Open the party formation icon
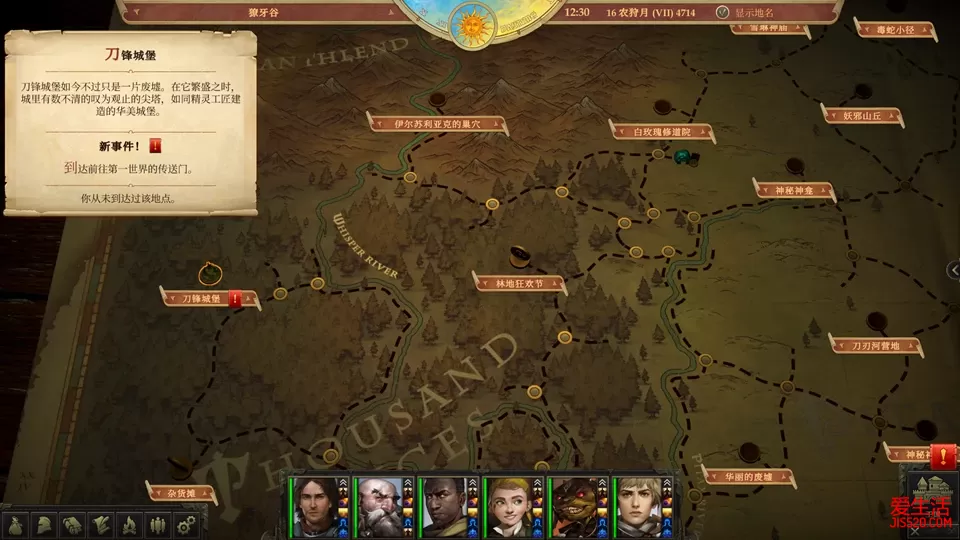The height and width of the screenshot is (540, 960). 156,523
